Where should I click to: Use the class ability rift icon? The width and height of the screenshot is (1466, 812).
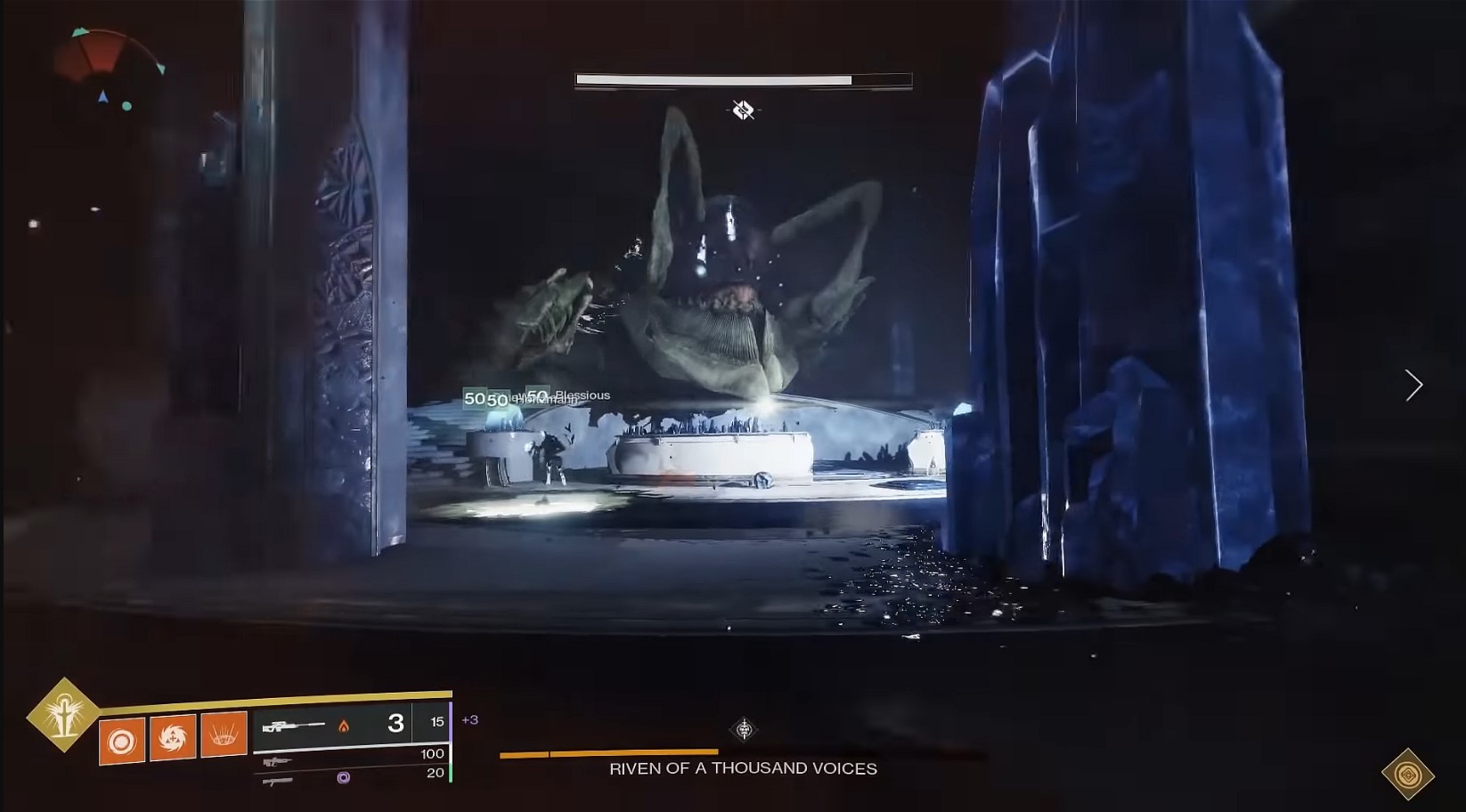(224, 735)
